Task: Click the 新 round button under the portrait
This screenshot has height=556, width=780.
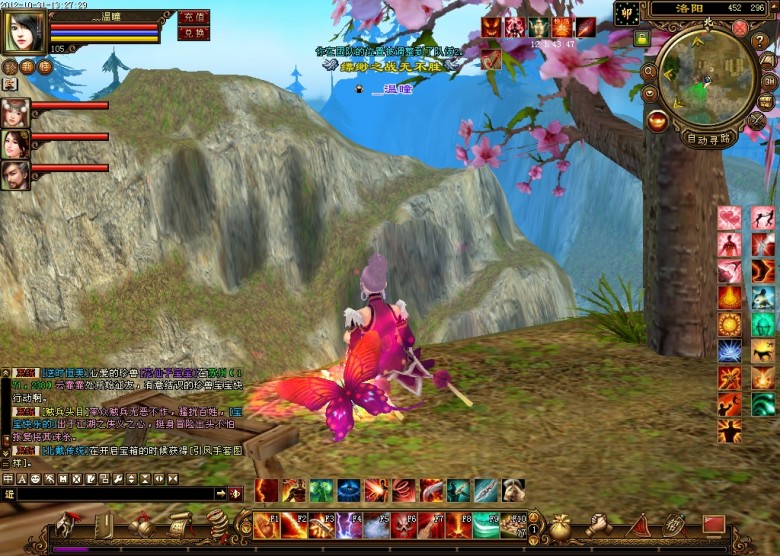Action: [x=27, y=67]
